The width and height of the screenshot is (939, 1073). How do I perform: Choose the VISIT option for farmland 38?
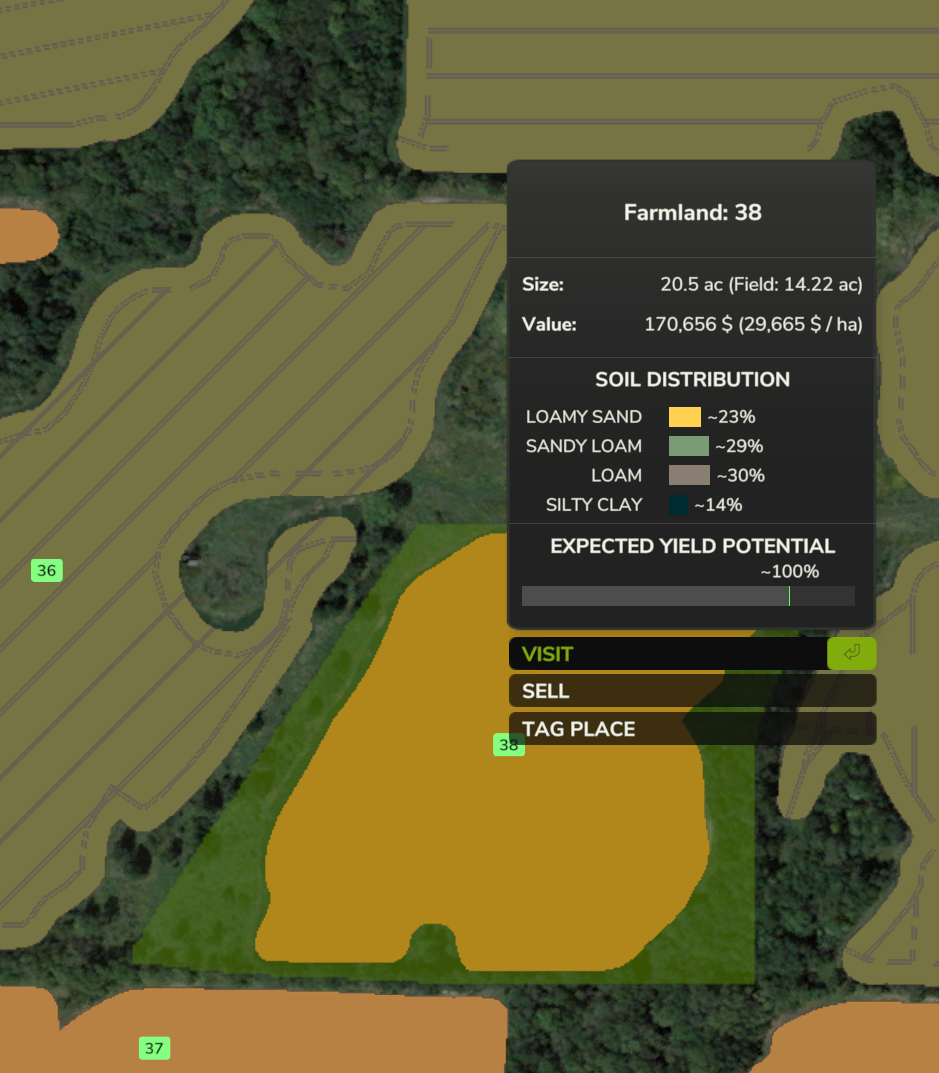pyautogui.click(x=668, y=654)
